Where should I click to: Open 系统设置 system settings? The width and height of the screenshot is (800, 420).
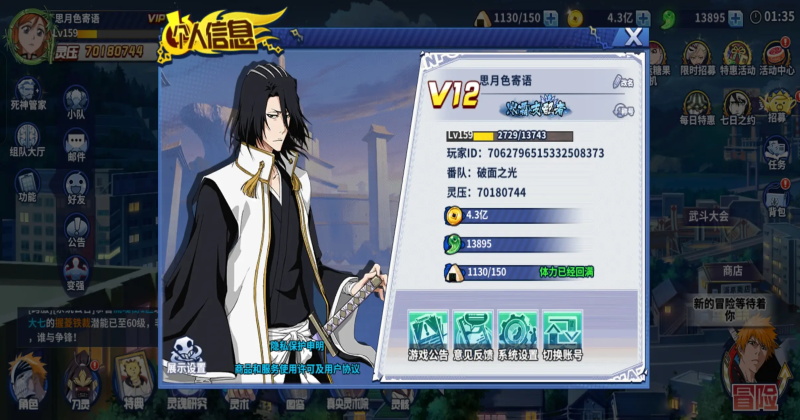(518, 331)
